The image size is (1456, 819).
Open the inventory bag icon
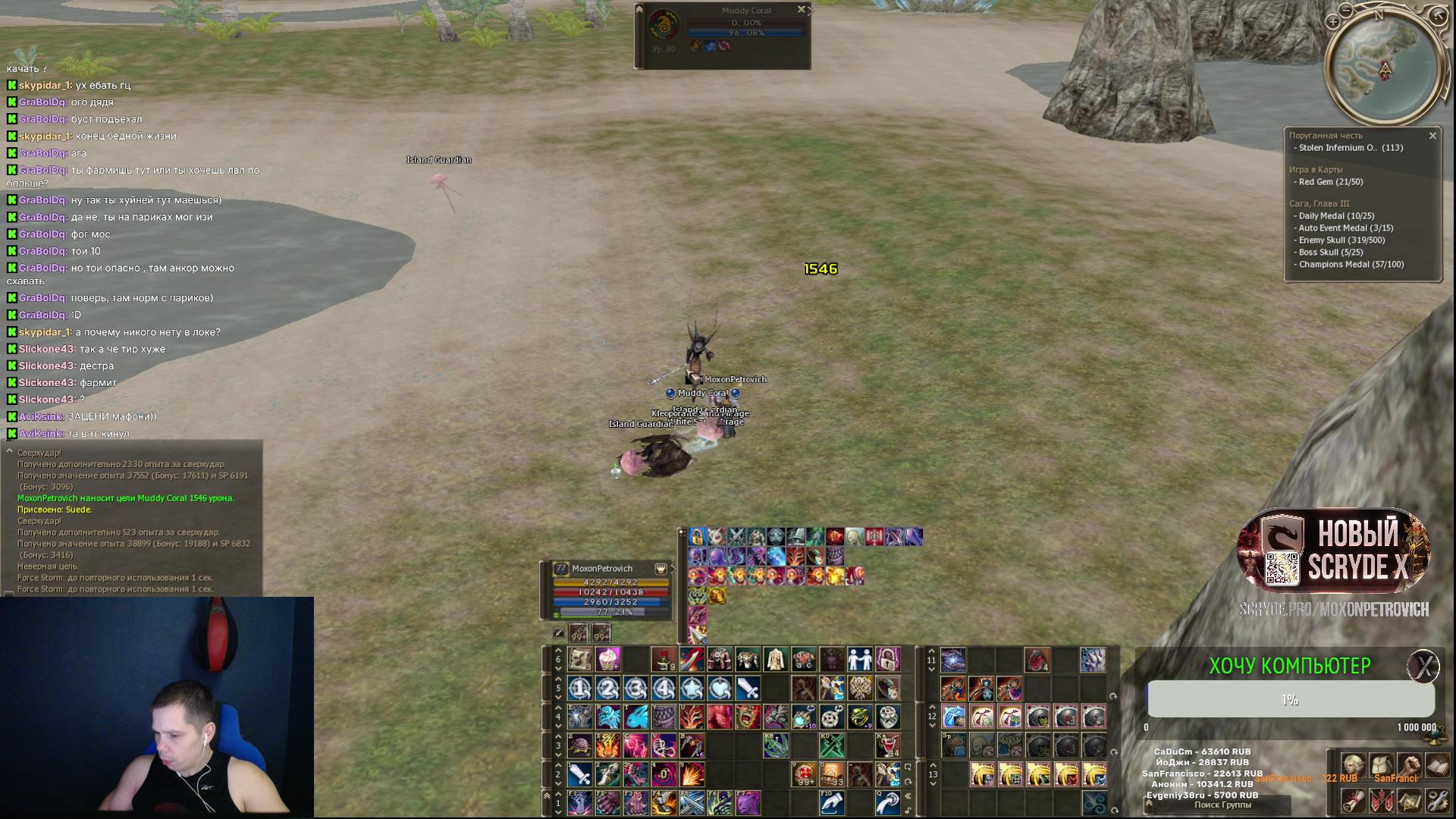coord(1381,766)
